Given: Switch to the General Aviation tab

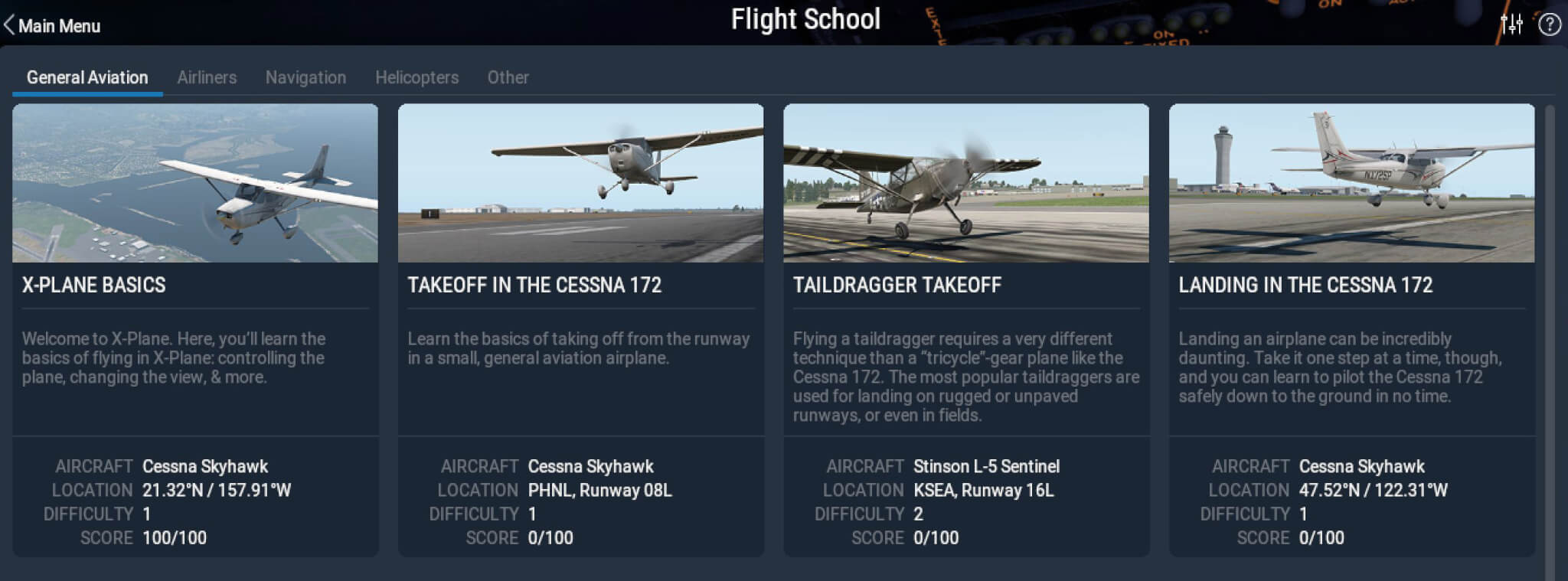Looking at the screenshot, I should tap(87, 77).
